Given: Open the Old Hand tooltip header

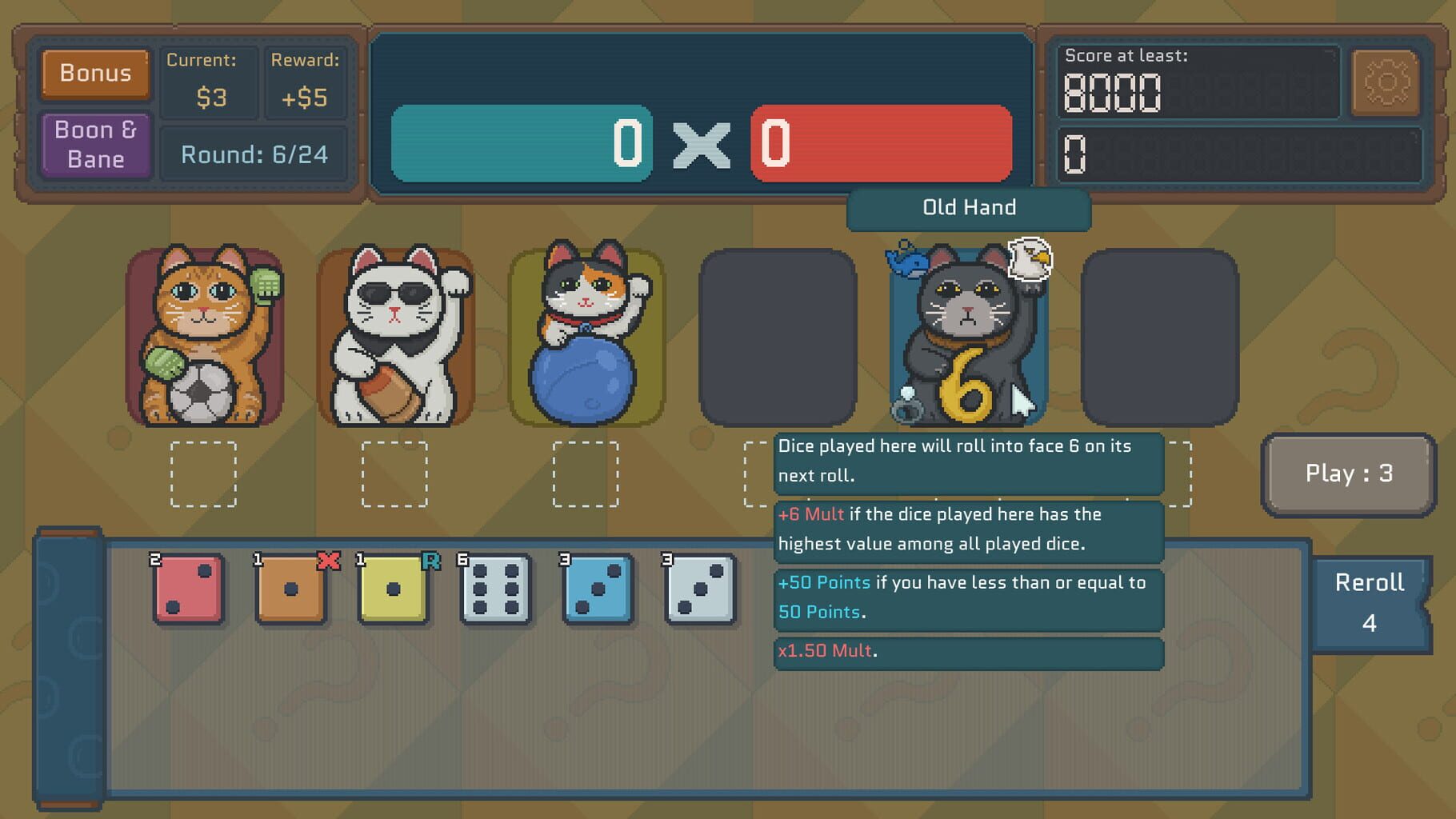Looking at the screenshot, I should click(968, 208).
